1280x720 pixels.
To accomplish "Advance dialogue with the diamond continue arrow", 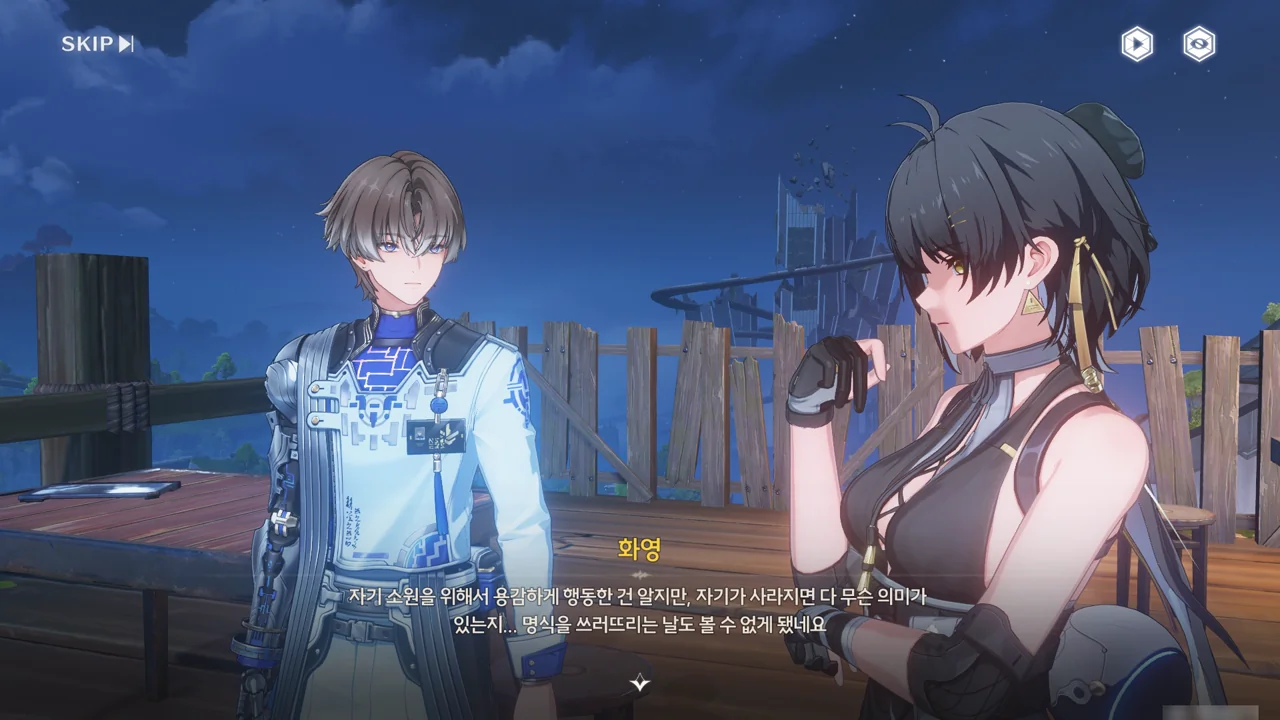I will (640, 684).
